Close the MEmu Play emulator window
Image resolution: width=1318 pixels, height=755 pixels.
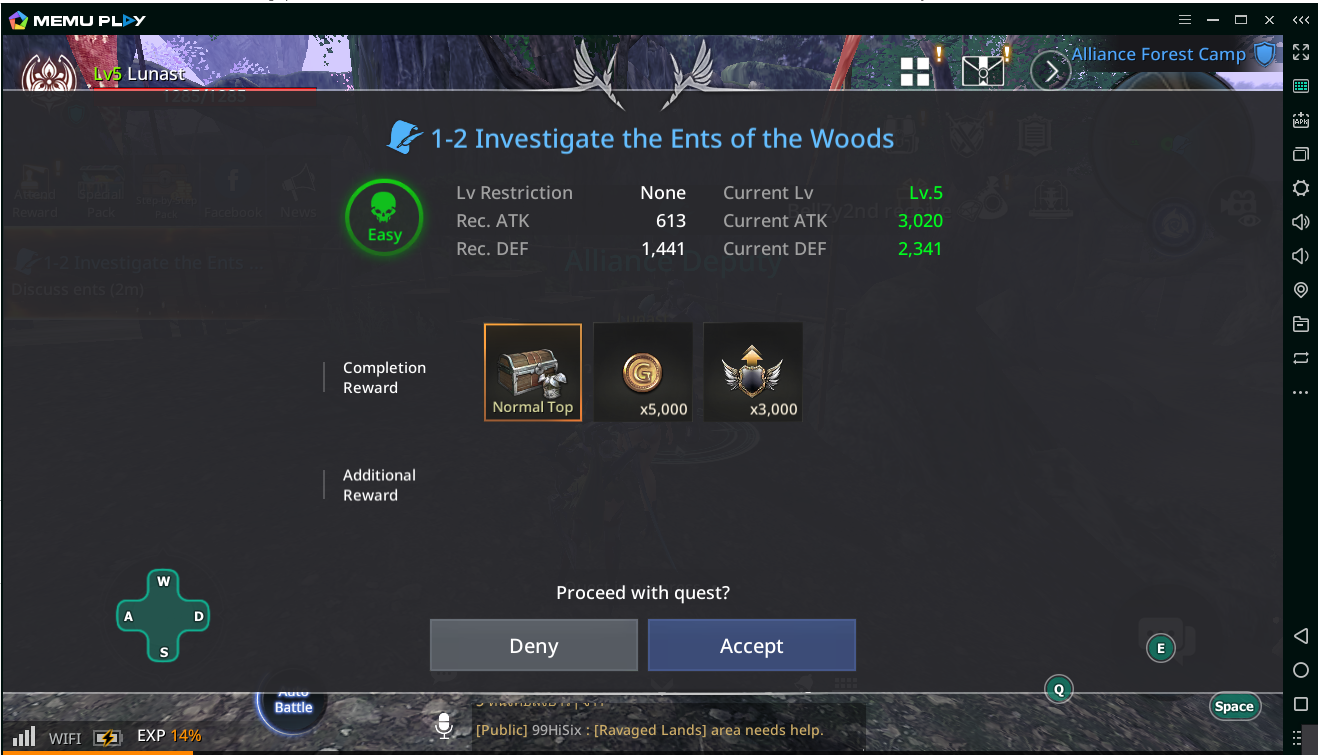1269,19
